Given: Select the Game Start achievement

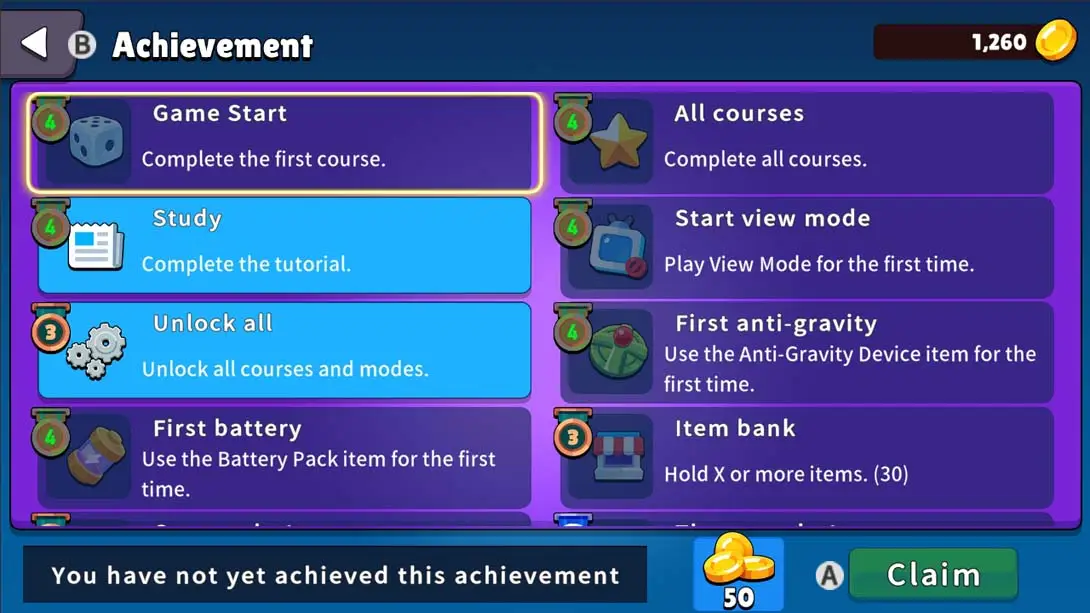Looking at the screenshot, I should (x=285, y=142).
